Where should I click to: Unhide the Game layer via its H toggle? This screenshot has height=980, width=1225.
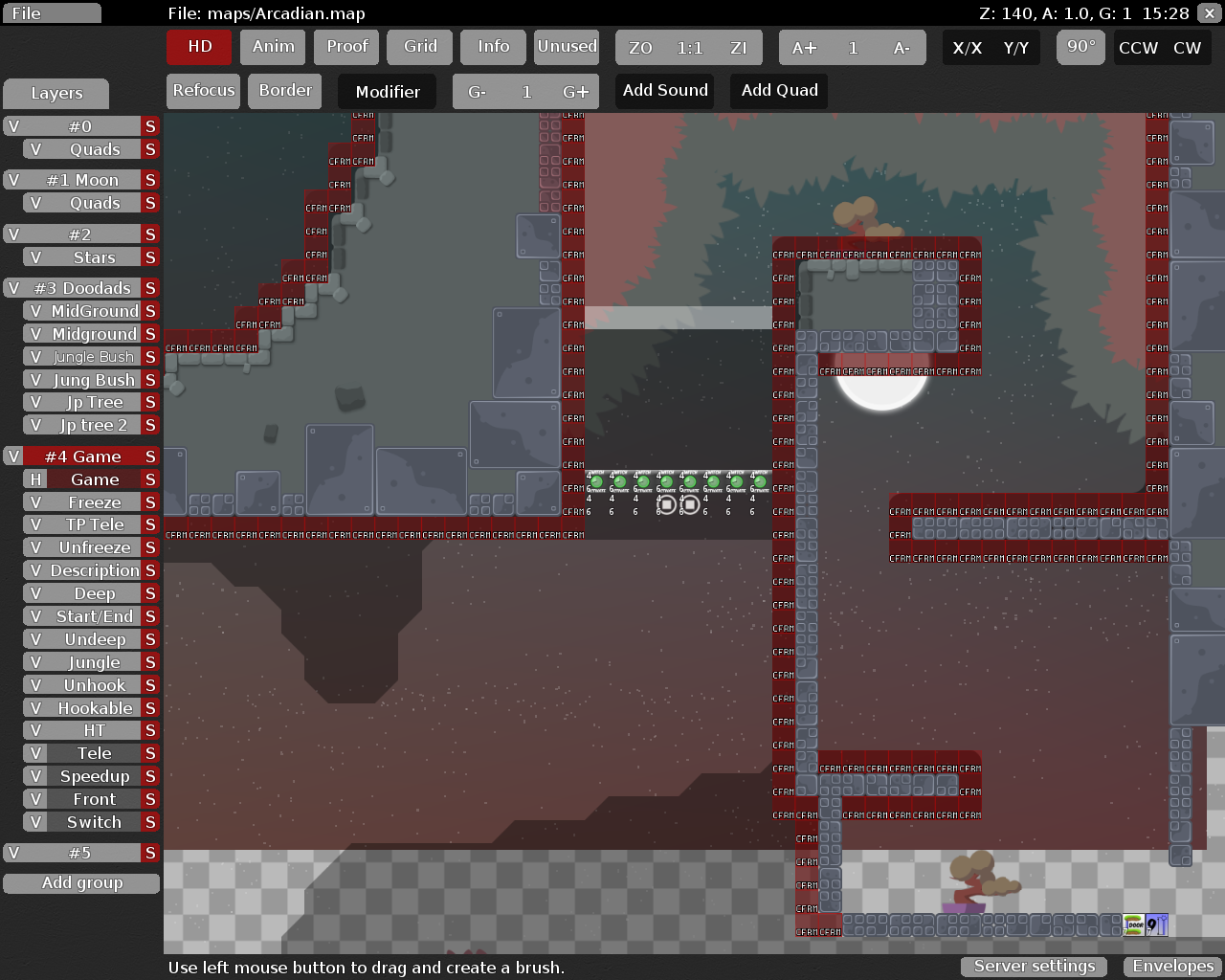coord(34,479)
